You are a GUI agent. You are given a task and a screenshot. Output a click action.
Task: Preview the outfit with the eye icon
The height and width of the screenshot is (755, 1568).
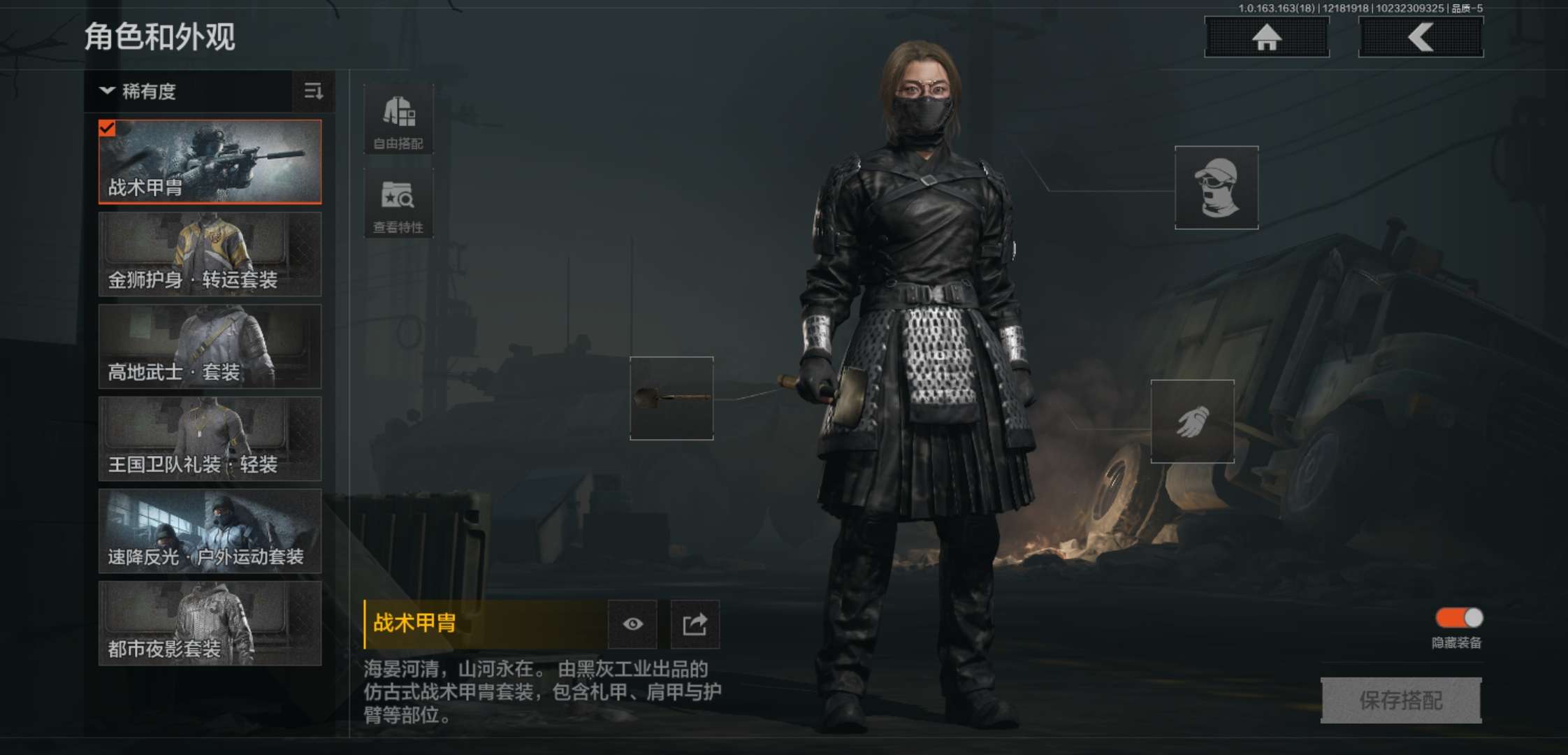click(632, 624)
